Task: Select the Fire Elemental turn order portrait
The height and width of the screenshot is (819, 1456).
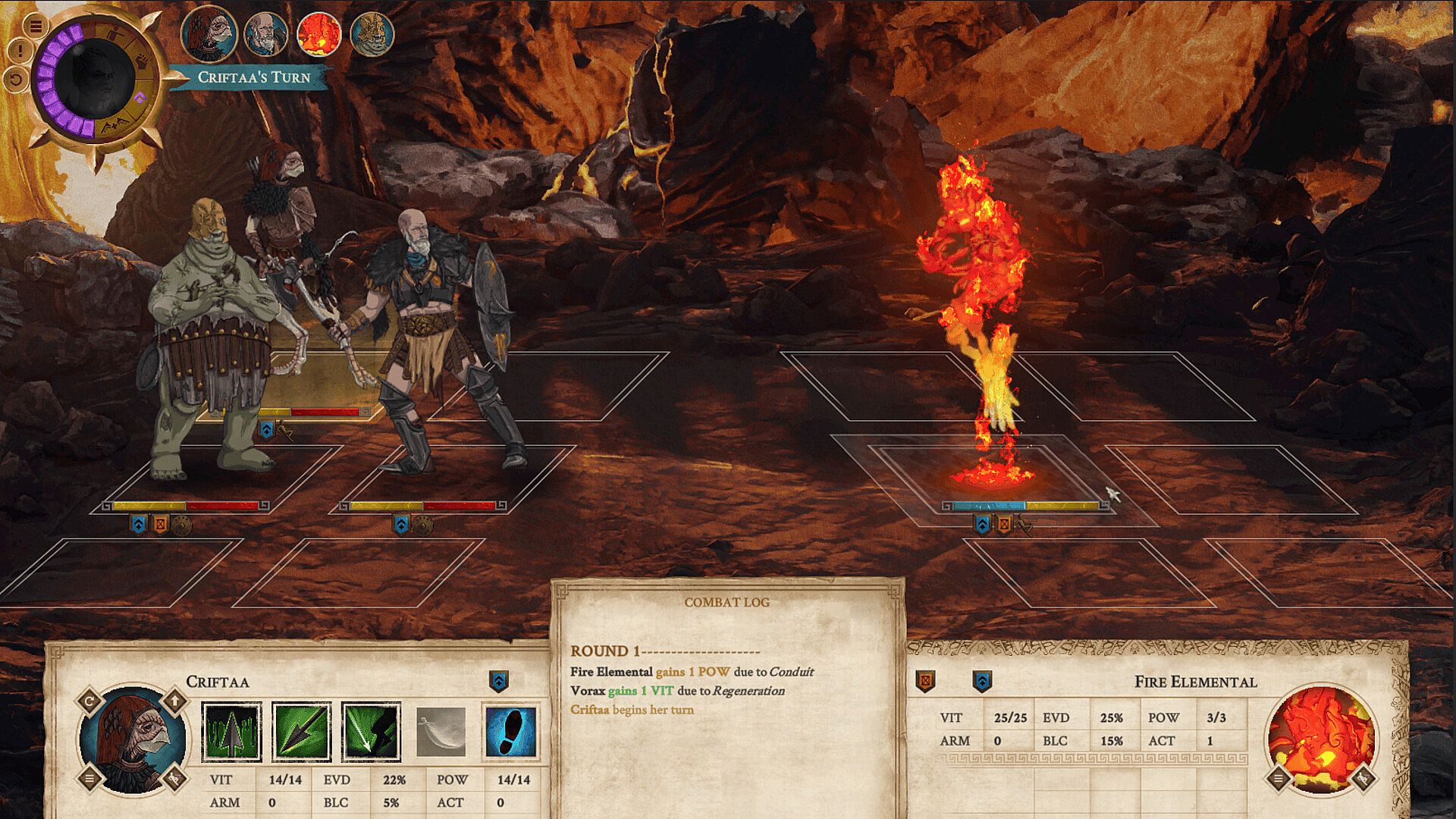Action: (x=318, y=34)
